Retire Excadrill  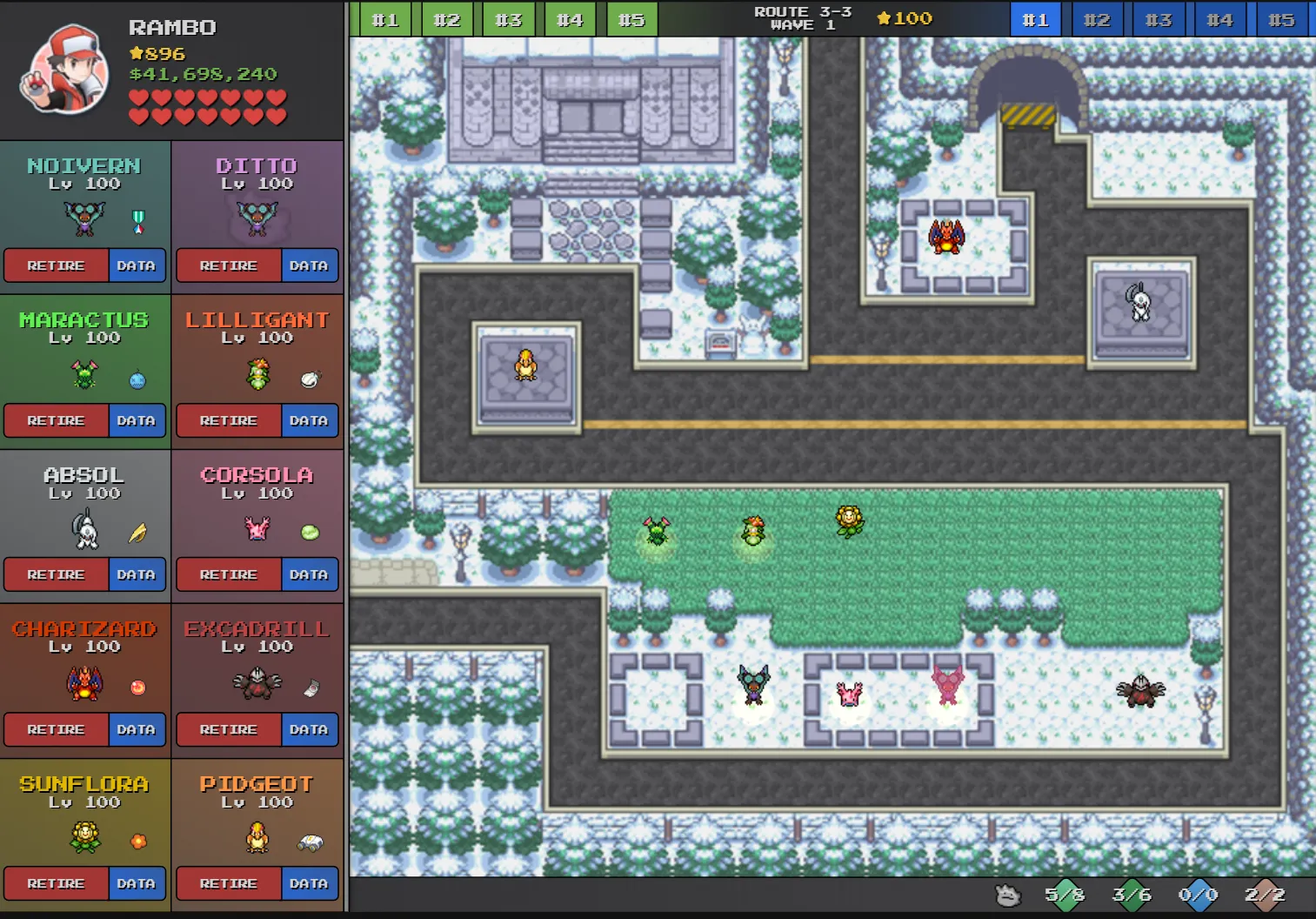pyautogui.click(x=229, y=729)
